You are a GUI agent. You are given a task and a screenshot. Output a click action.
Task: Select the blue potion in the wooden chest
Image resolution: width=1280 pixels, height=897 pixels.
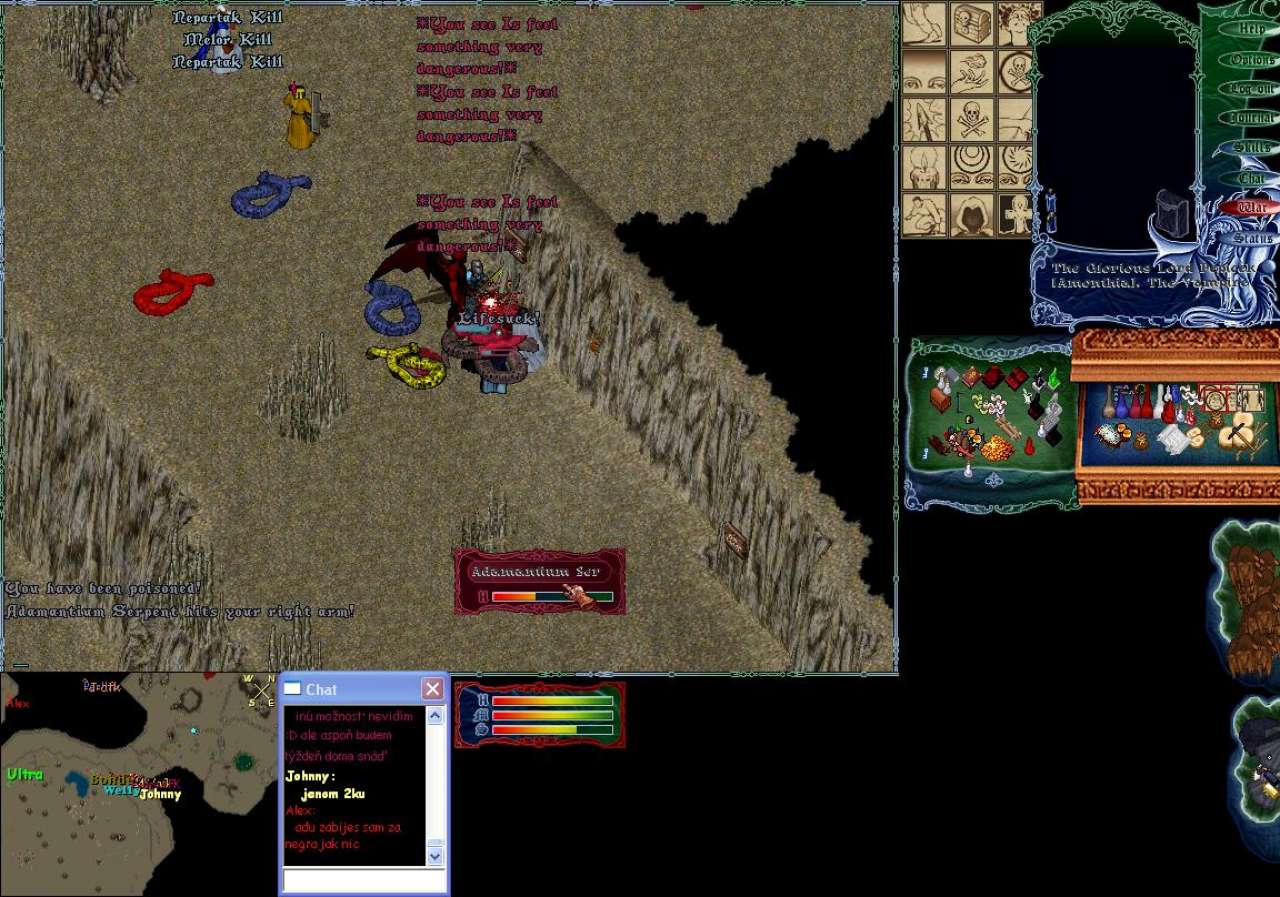(1122, 407)
